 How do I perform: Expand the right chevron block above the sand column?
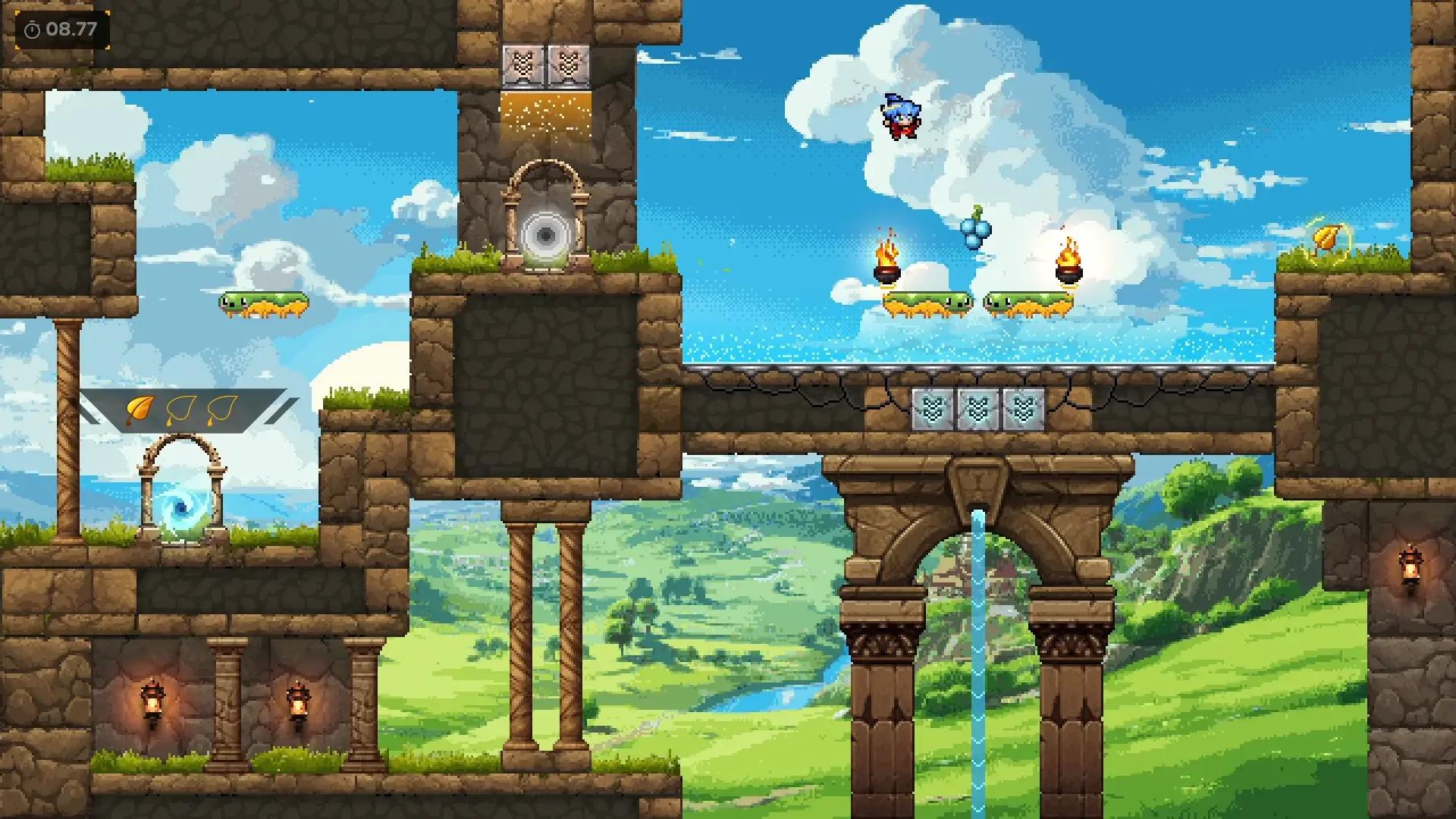tap(567, 67)
